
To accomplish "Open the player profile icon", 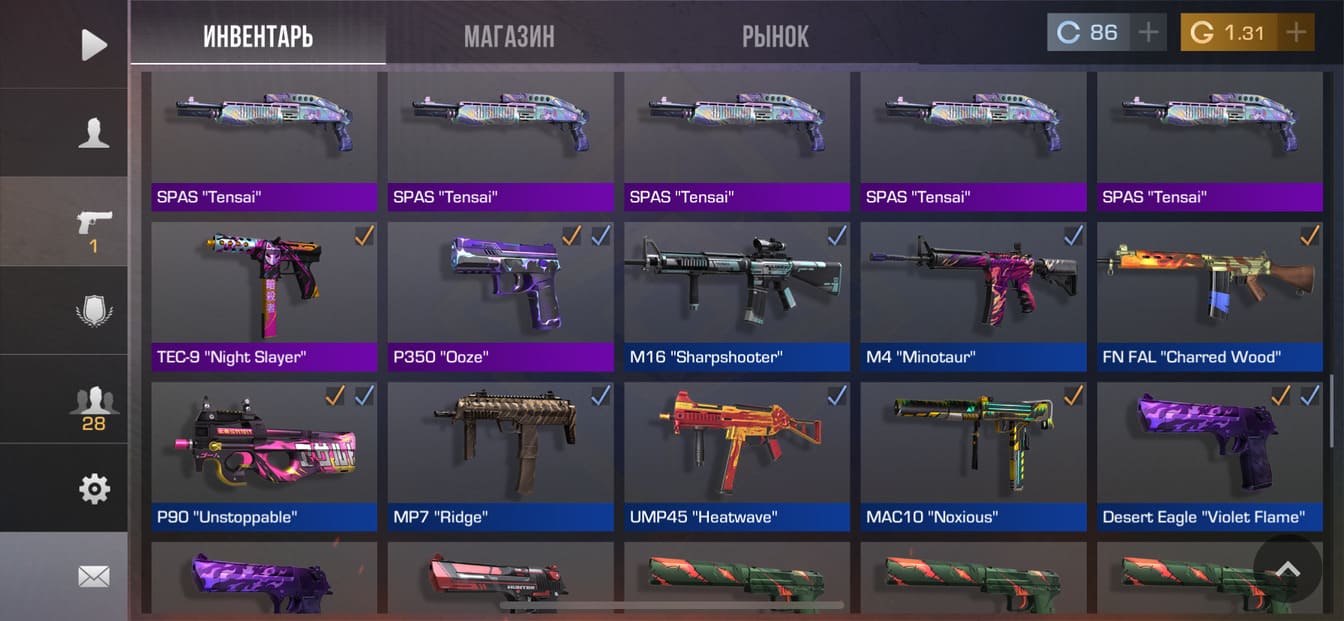I will coord(93,133).
